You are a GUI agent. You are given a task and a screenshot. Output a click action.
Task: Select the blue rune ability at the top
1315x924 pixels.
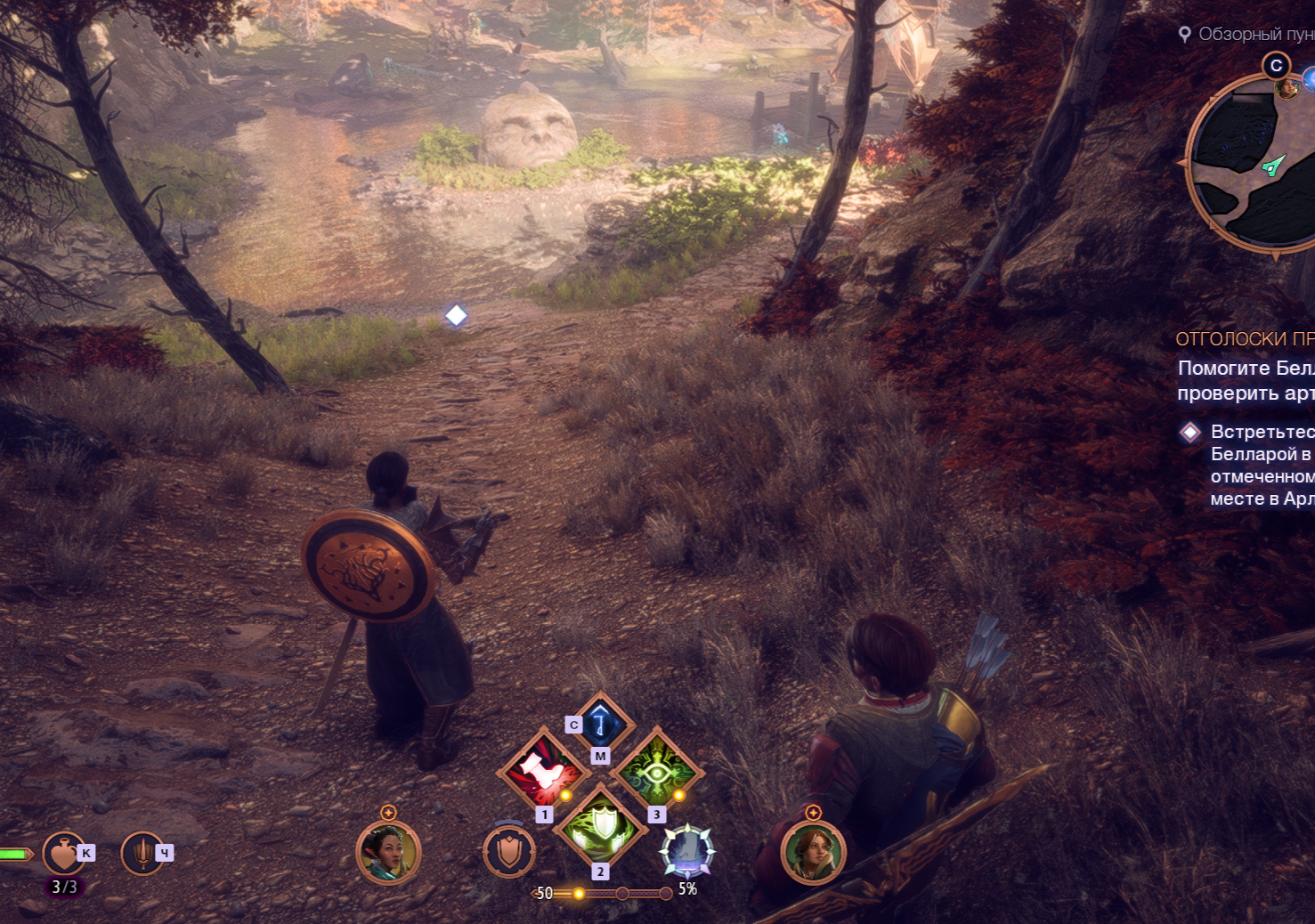[x=601, y=721]
